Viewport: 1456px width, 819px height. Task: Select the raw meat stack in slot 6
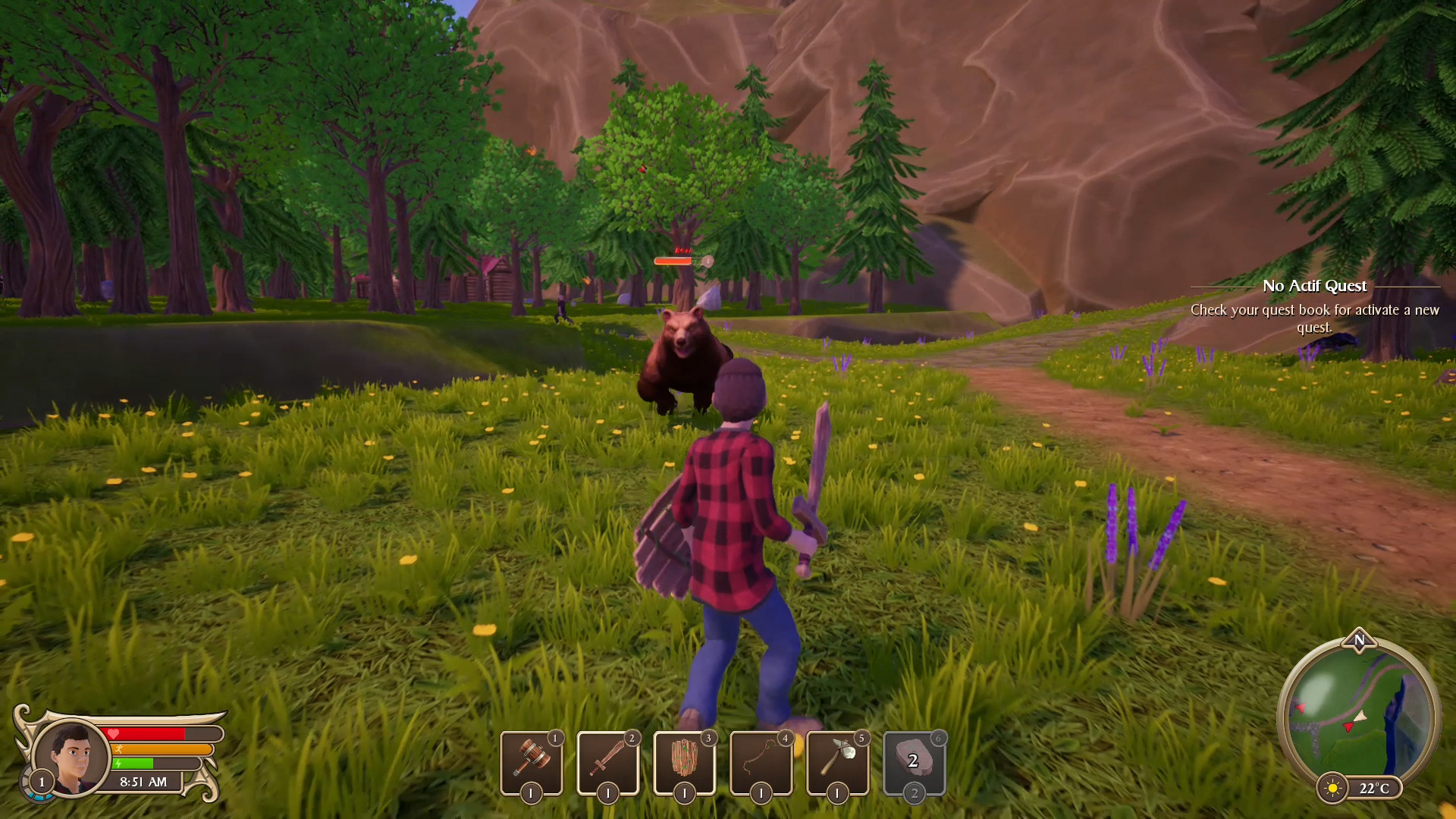[x=914, y=762]
